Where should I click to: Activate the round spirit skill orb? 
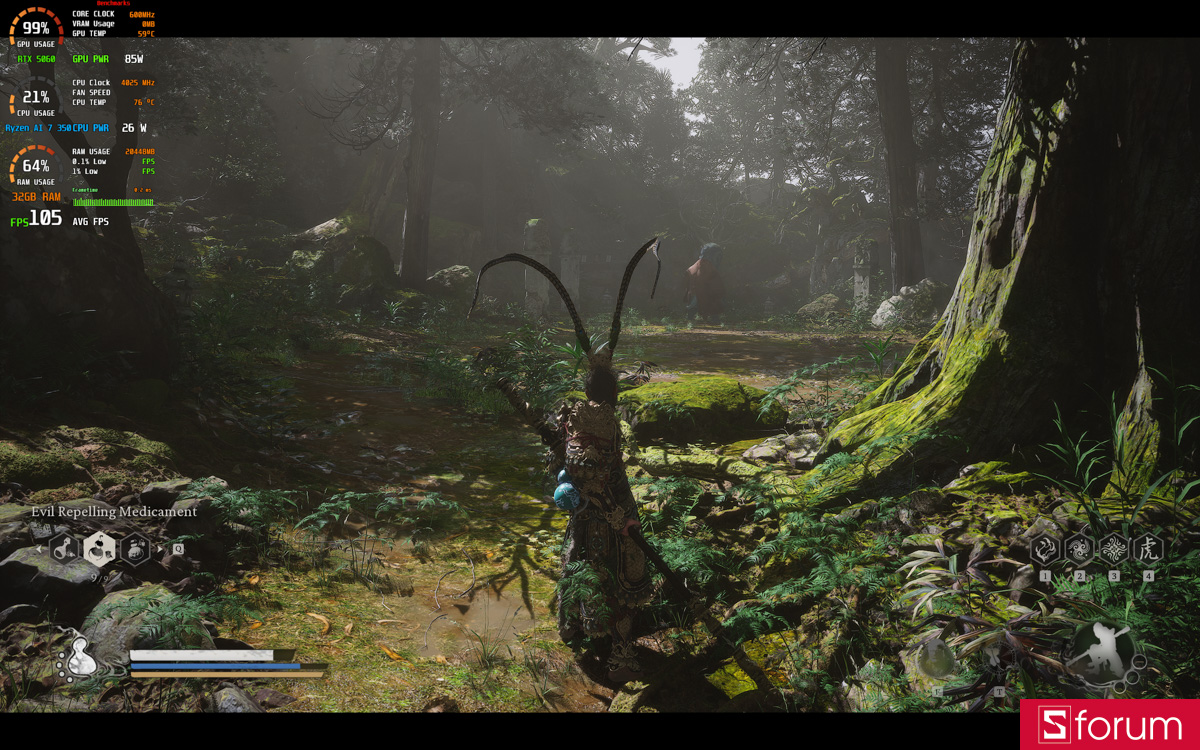(x=937, y=657)
